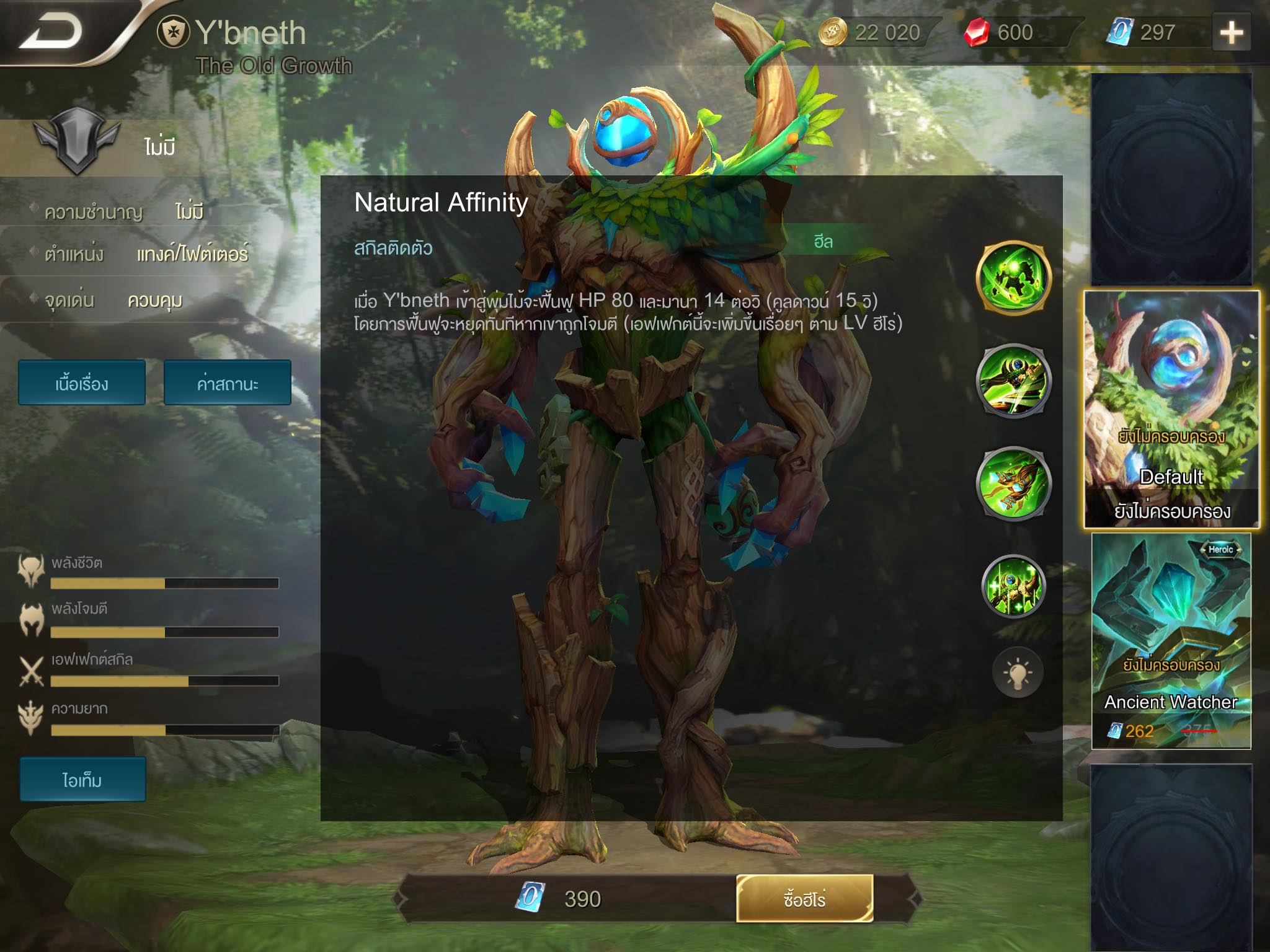Open the ไอเท็ม items button
Screen dimensions: 1270x952
point(82,779)
